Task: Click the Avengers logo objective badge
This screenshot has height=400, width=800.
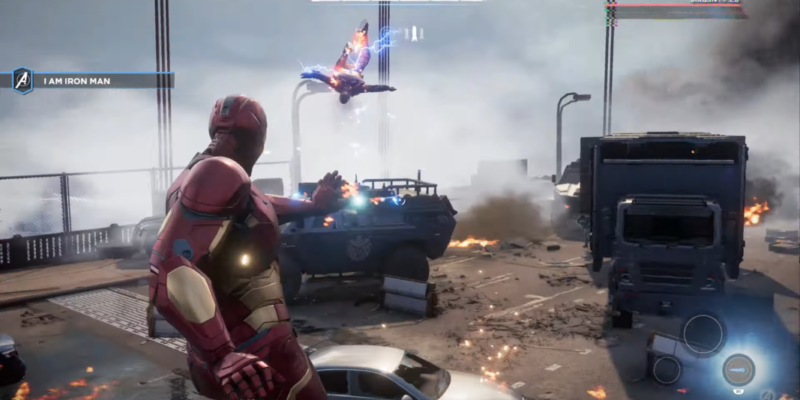Action: (x=22, y=81)
